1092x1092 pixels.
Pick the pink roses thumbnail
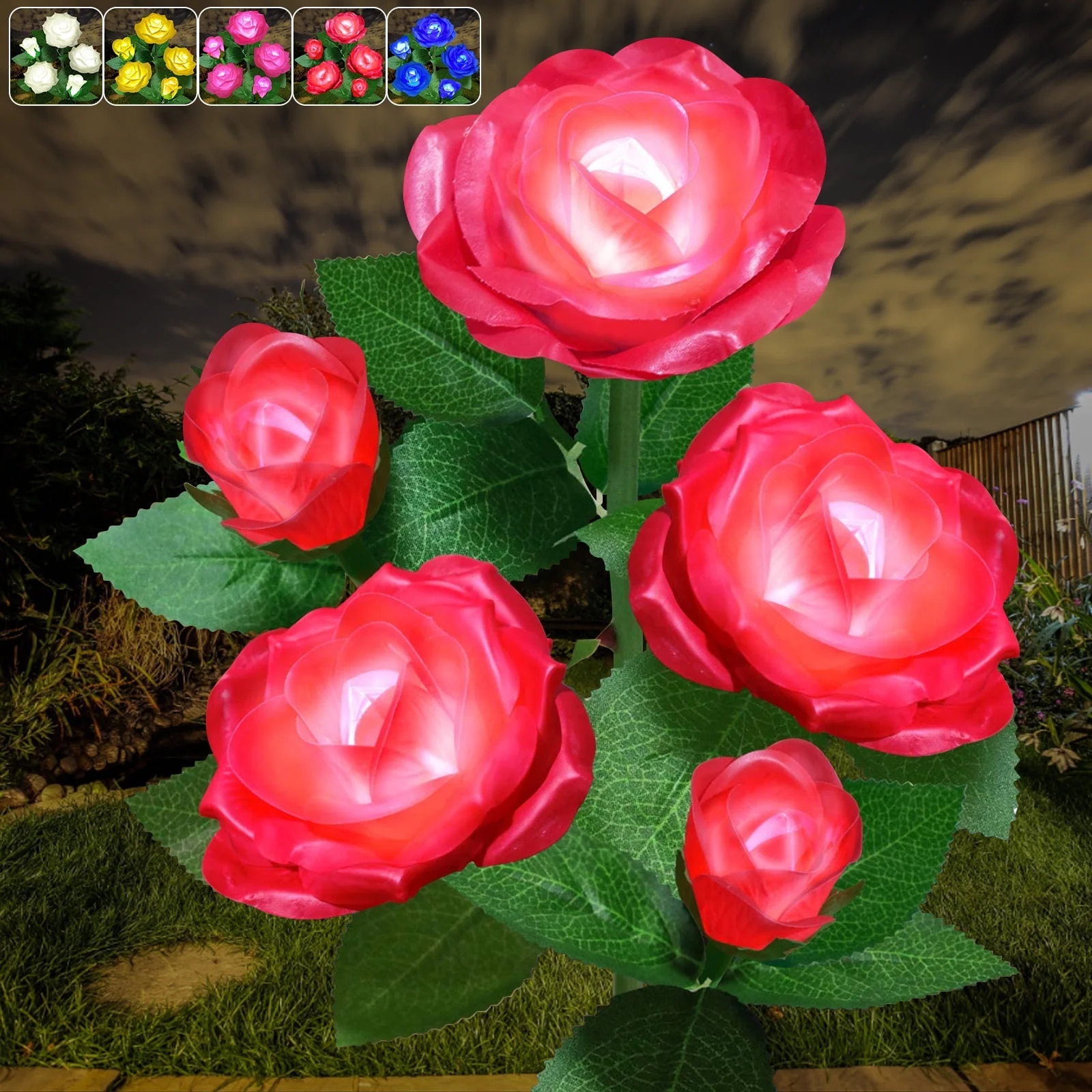pyautogui.click(x=245, y=56)
